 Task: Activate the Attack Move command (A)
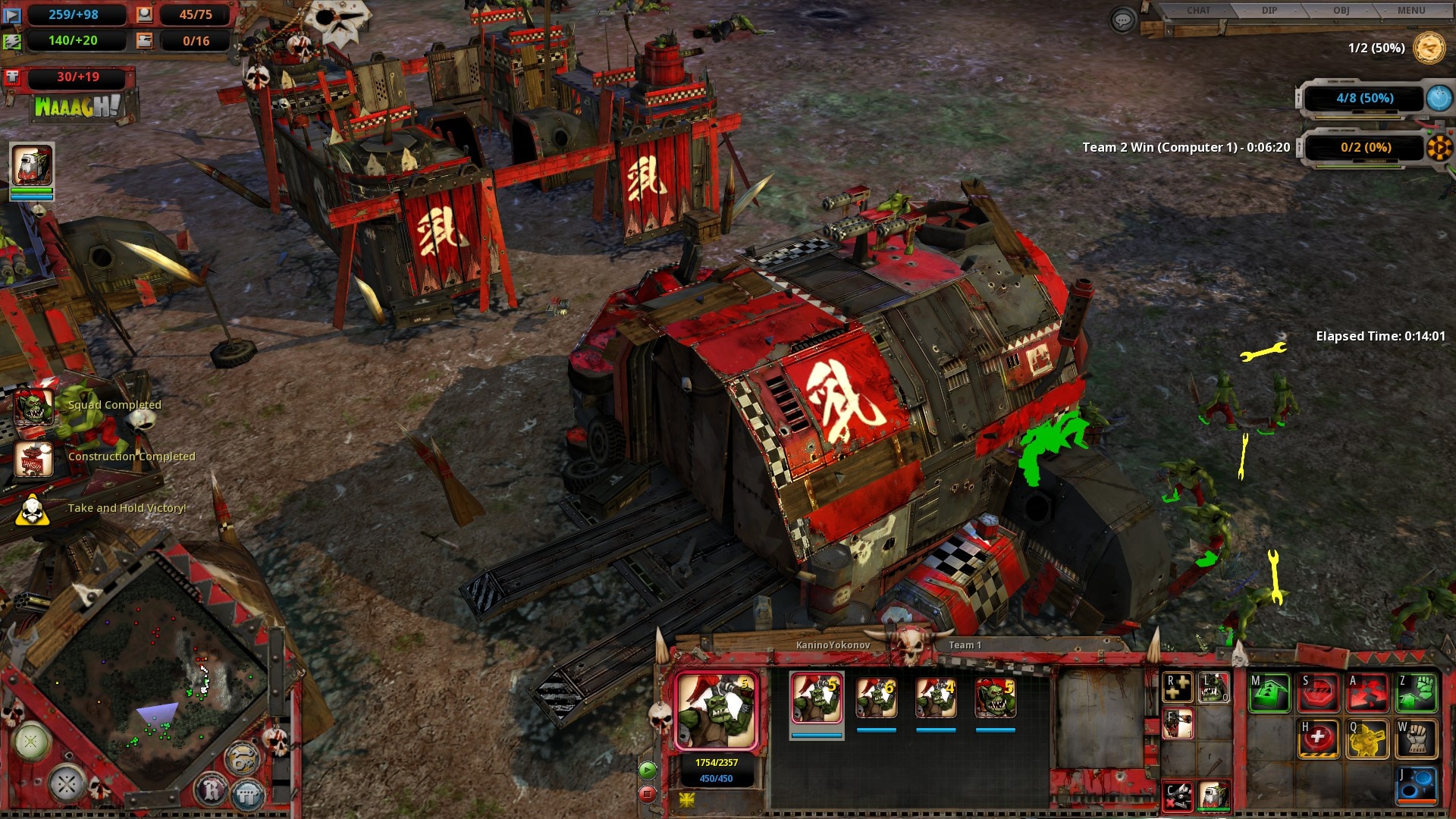pos(1367,692)
